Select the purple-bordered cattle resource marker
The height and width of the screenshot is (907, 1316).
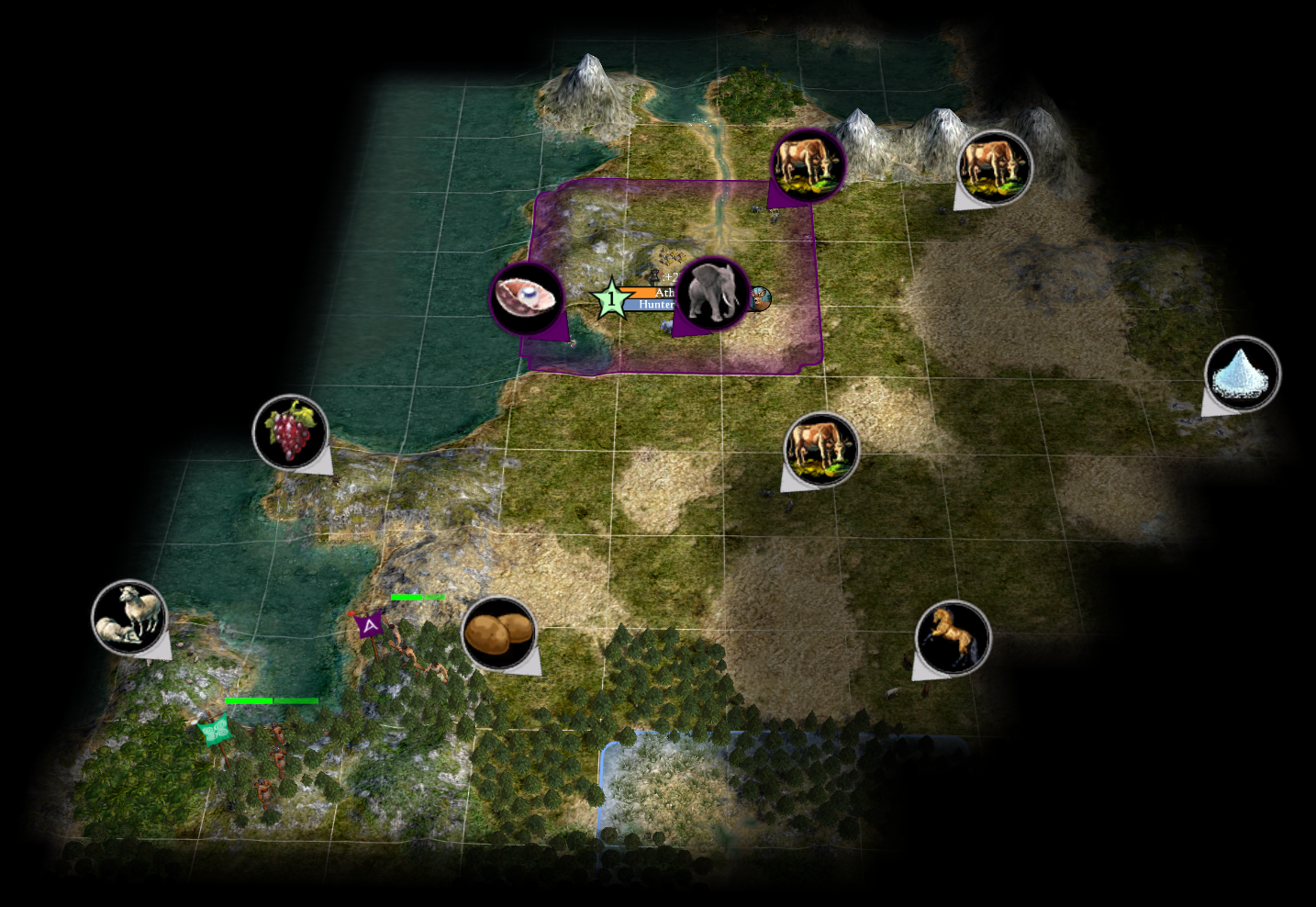[x=808, y=165]
